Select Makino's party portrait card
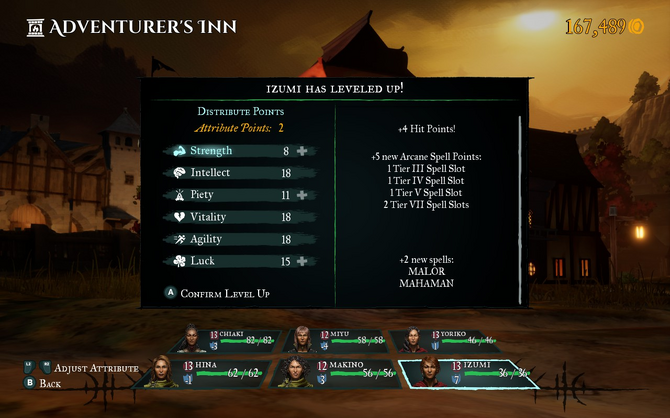 325,373
